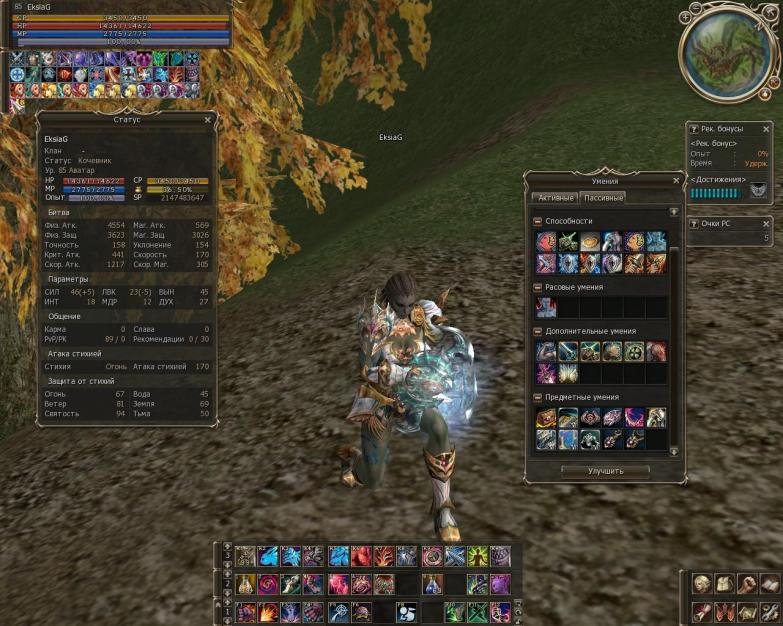Collapse the Способности skill section

point(538,221)
